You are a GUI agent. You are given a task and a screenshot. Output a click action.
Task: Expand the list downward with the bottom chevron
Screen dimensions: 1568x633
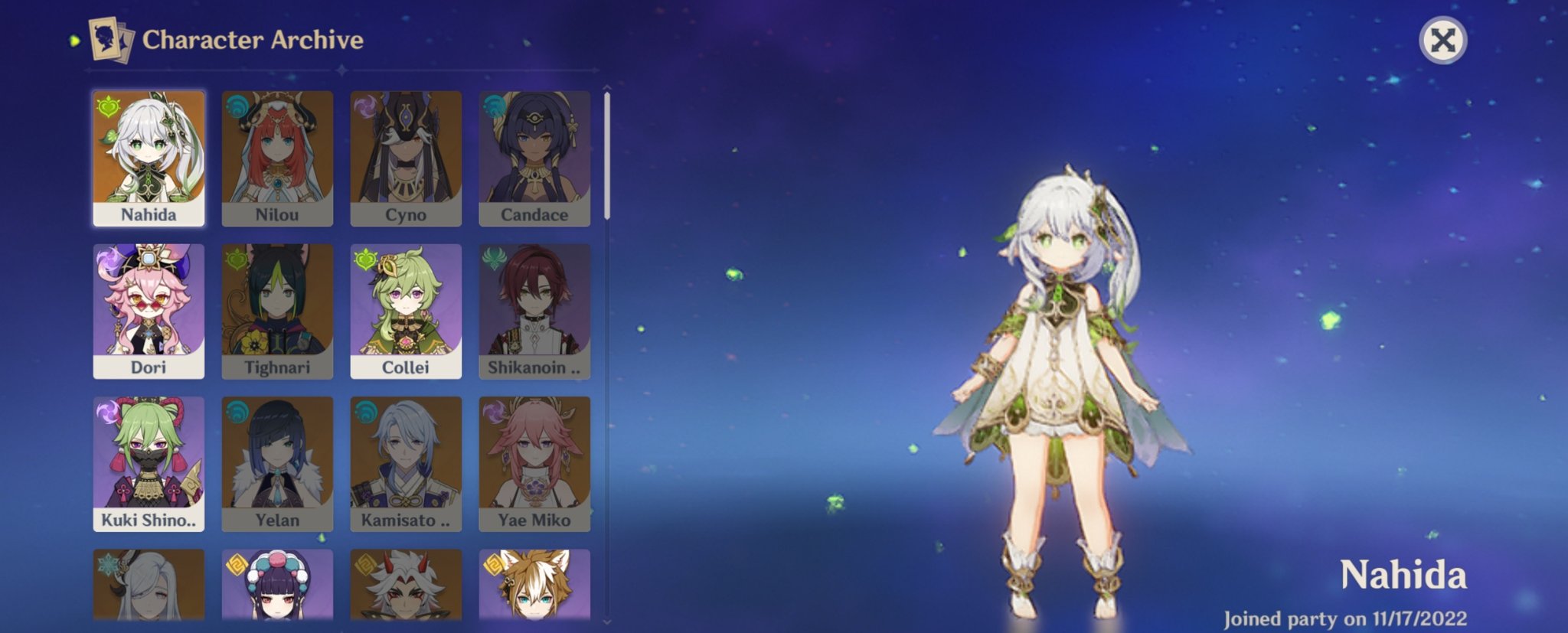(606, 622)
